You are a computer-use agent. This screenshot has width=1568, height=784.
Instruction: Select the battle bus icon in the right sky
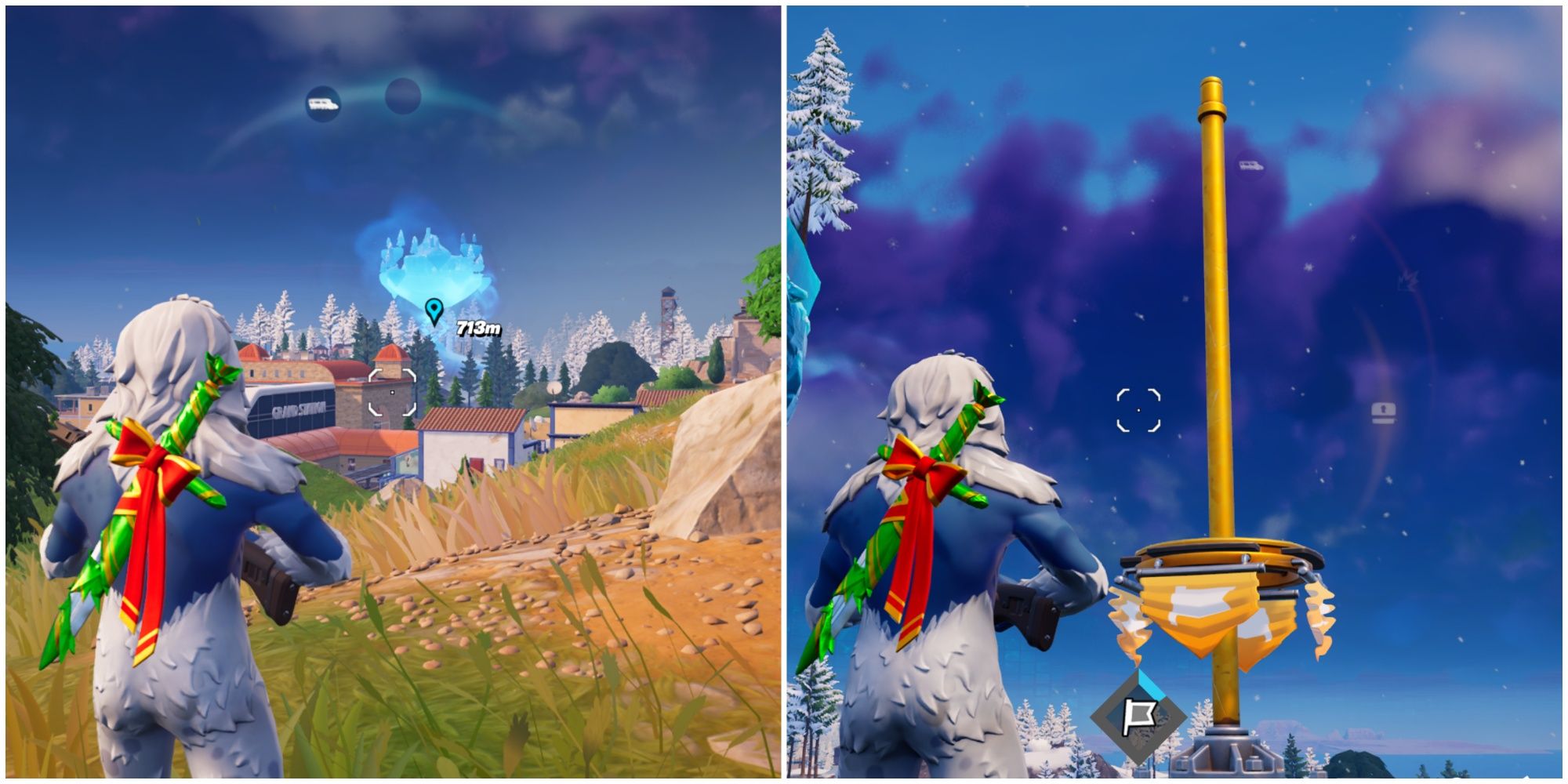tap(1250, 167)
